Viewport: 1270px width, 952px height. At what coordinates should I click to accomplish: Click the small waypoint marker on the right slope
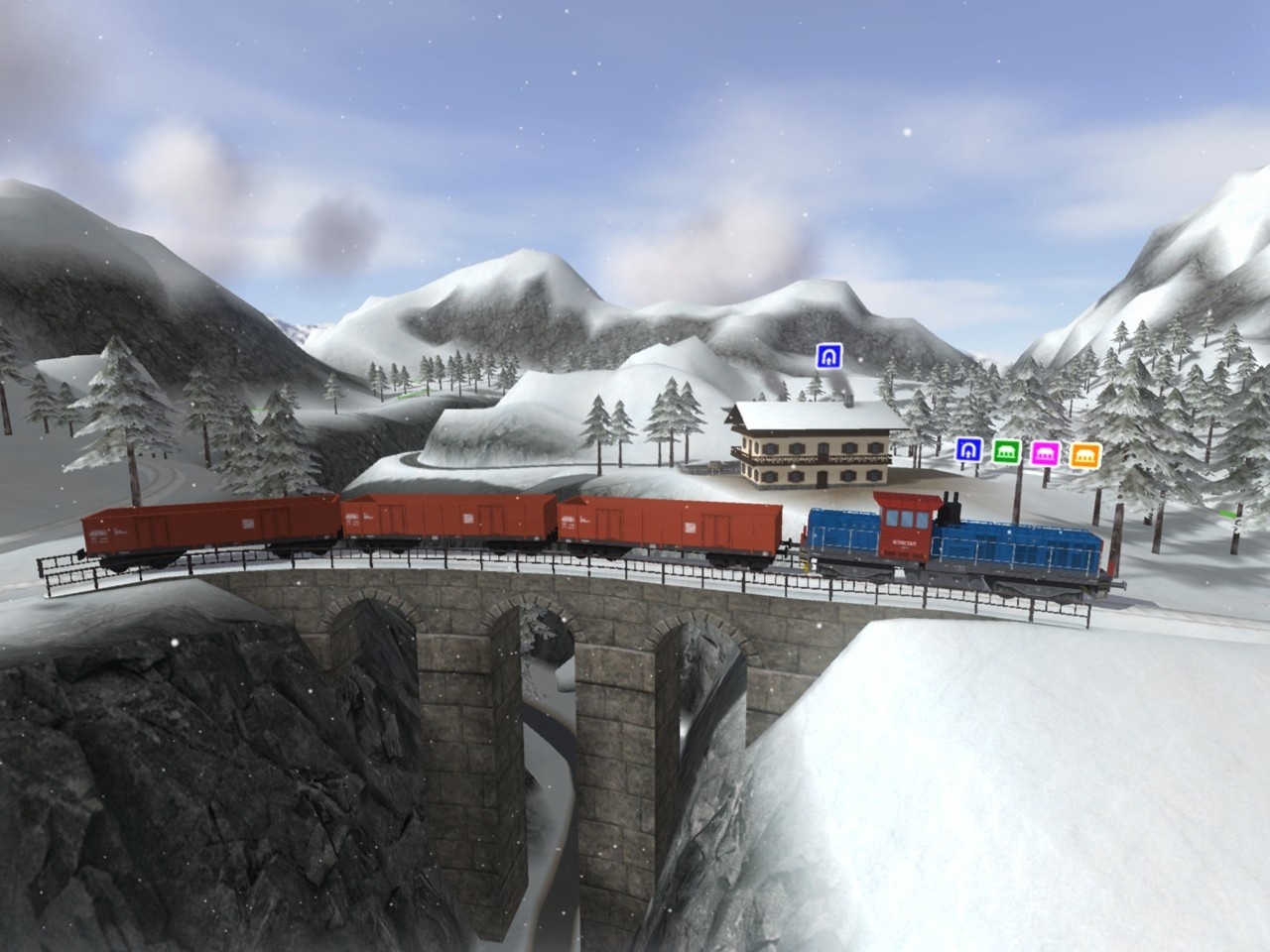[x=1226, y=514]
